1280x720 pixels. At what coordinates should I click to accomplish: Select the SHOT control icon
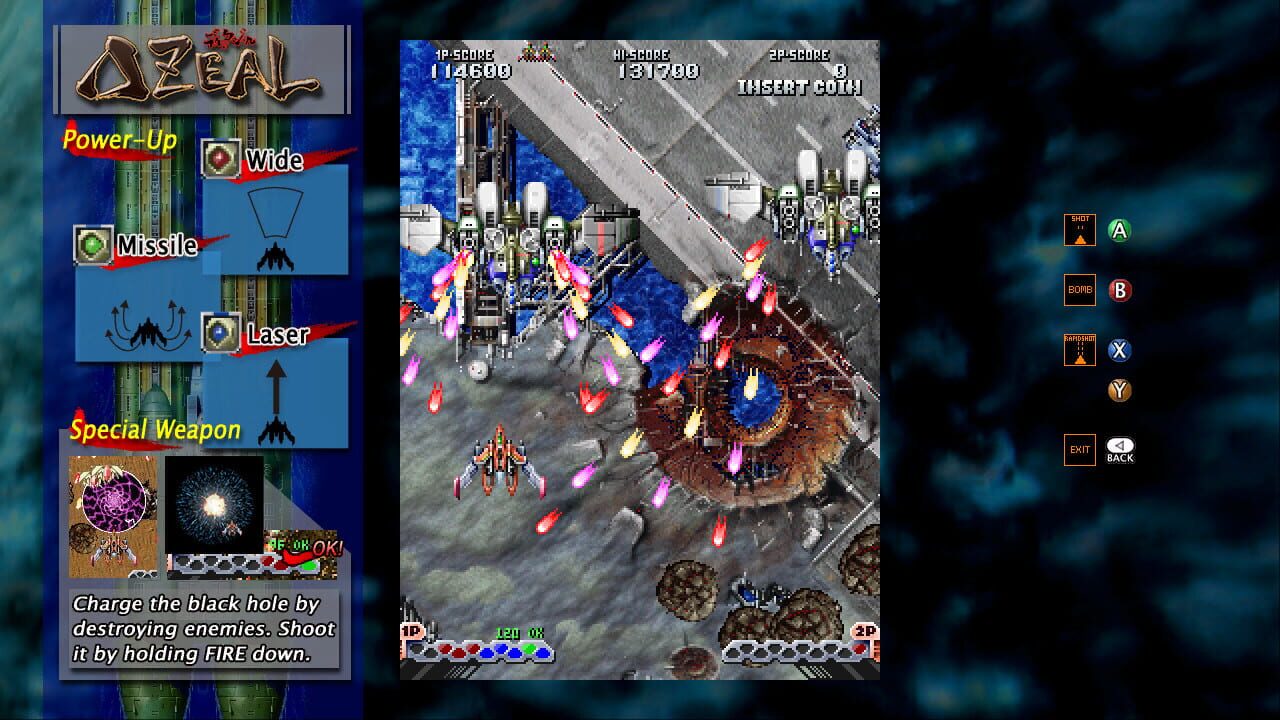coord(1080,229)
